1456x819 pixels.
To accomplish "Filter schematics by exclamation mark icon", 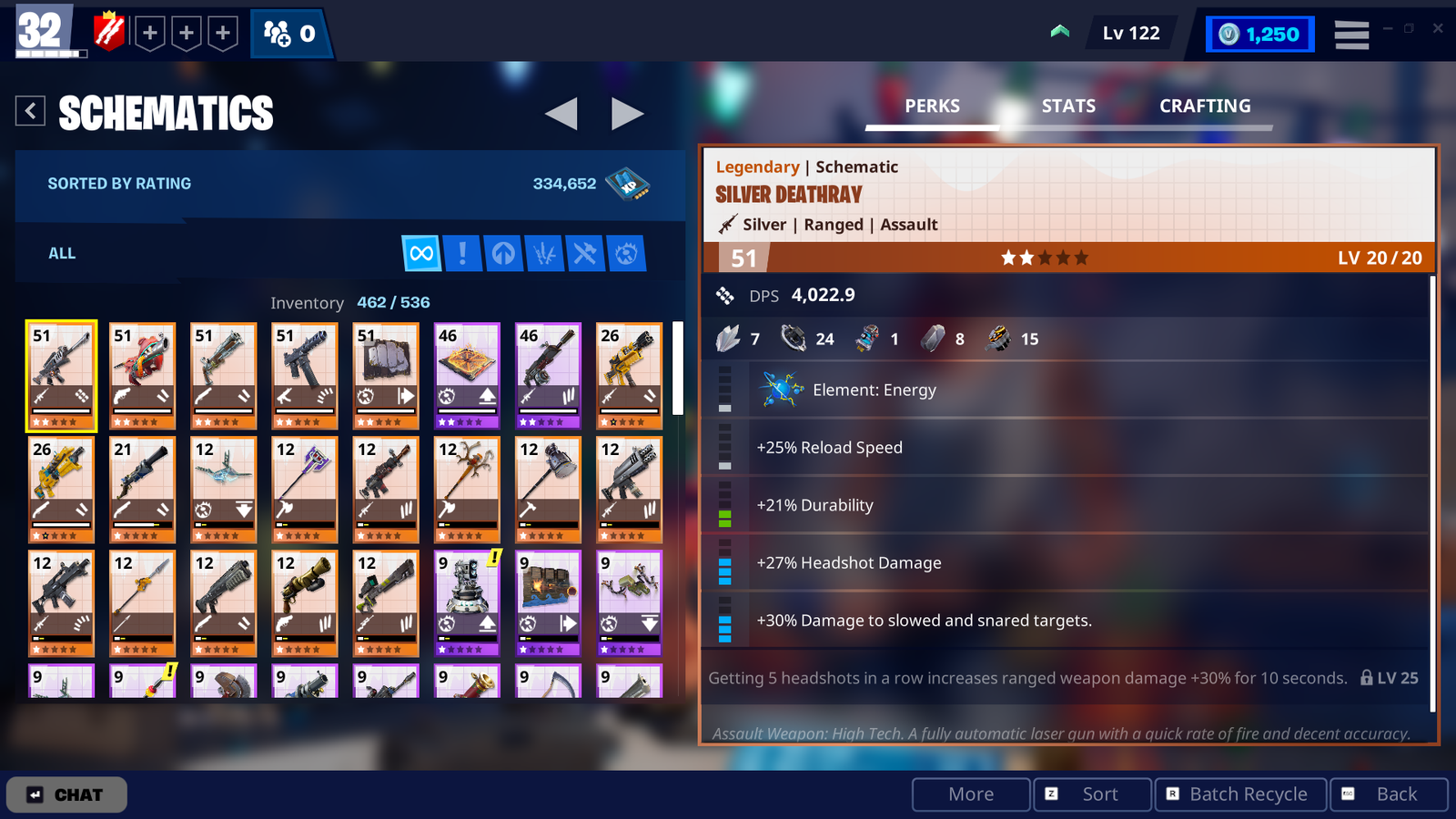I will (x=462, y=253).
